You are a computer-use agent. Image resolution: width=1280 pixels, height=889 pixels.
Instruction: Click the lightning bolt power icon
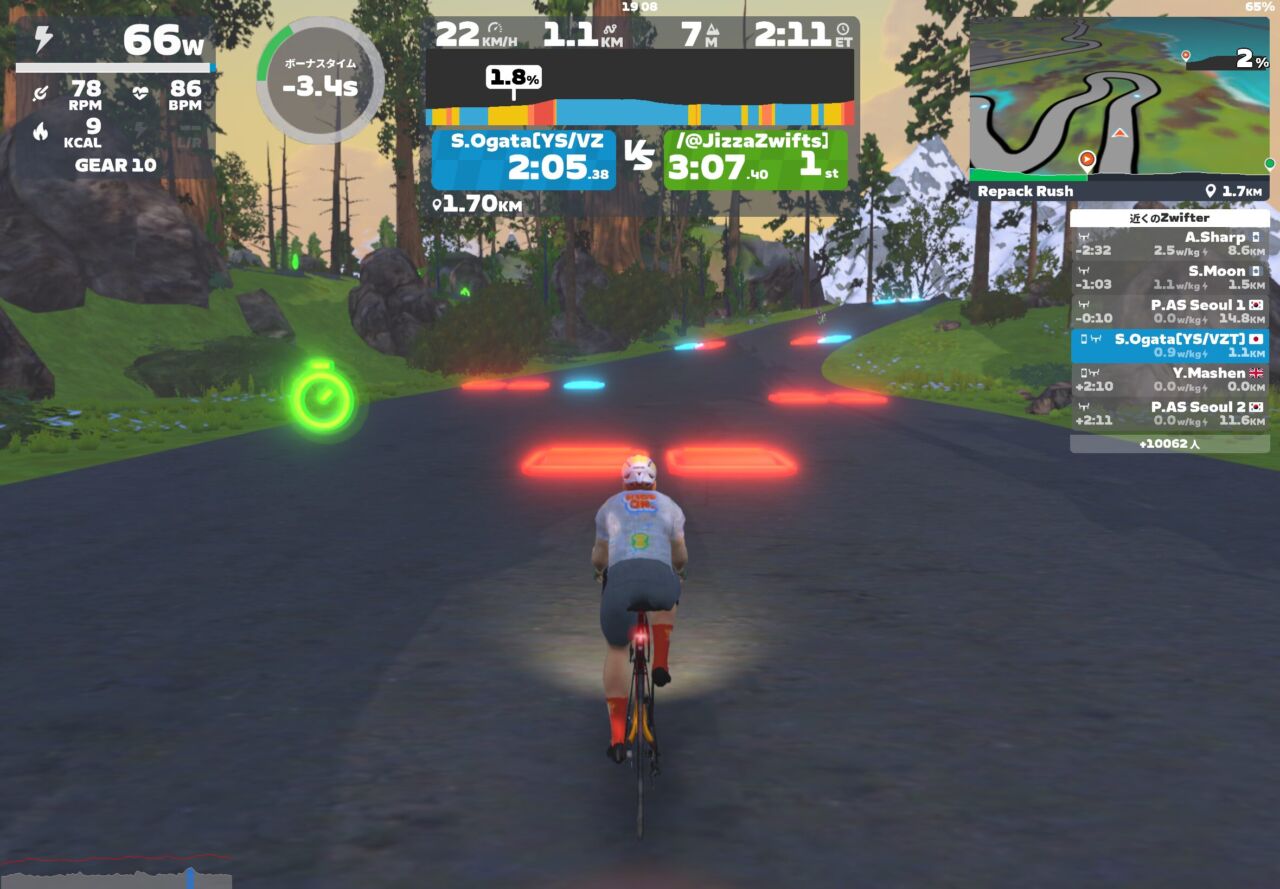pyautogui.click(x=43, y=38)
